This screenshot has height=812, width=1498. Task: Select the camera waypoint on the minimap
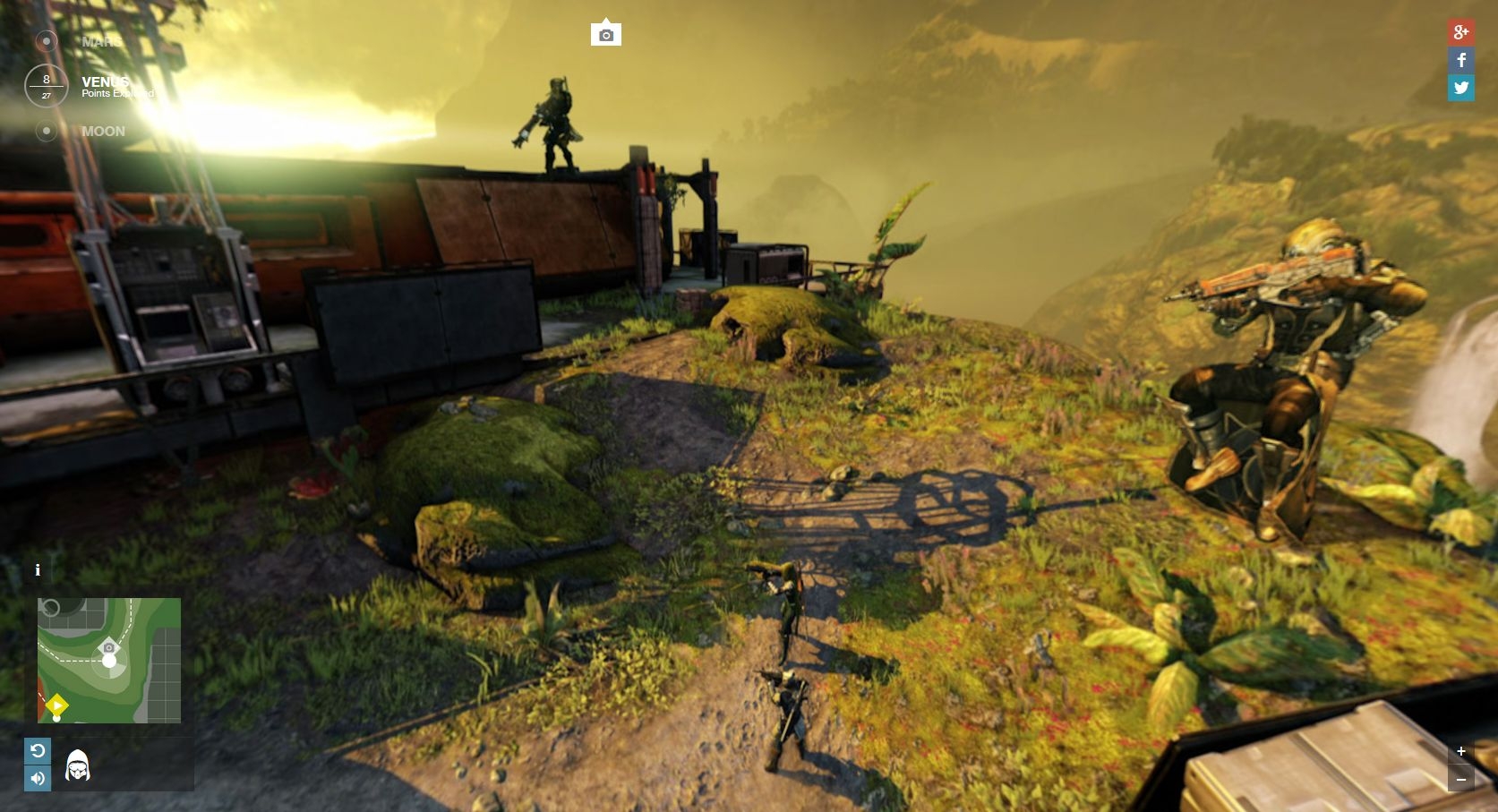[x=109, y=647]
